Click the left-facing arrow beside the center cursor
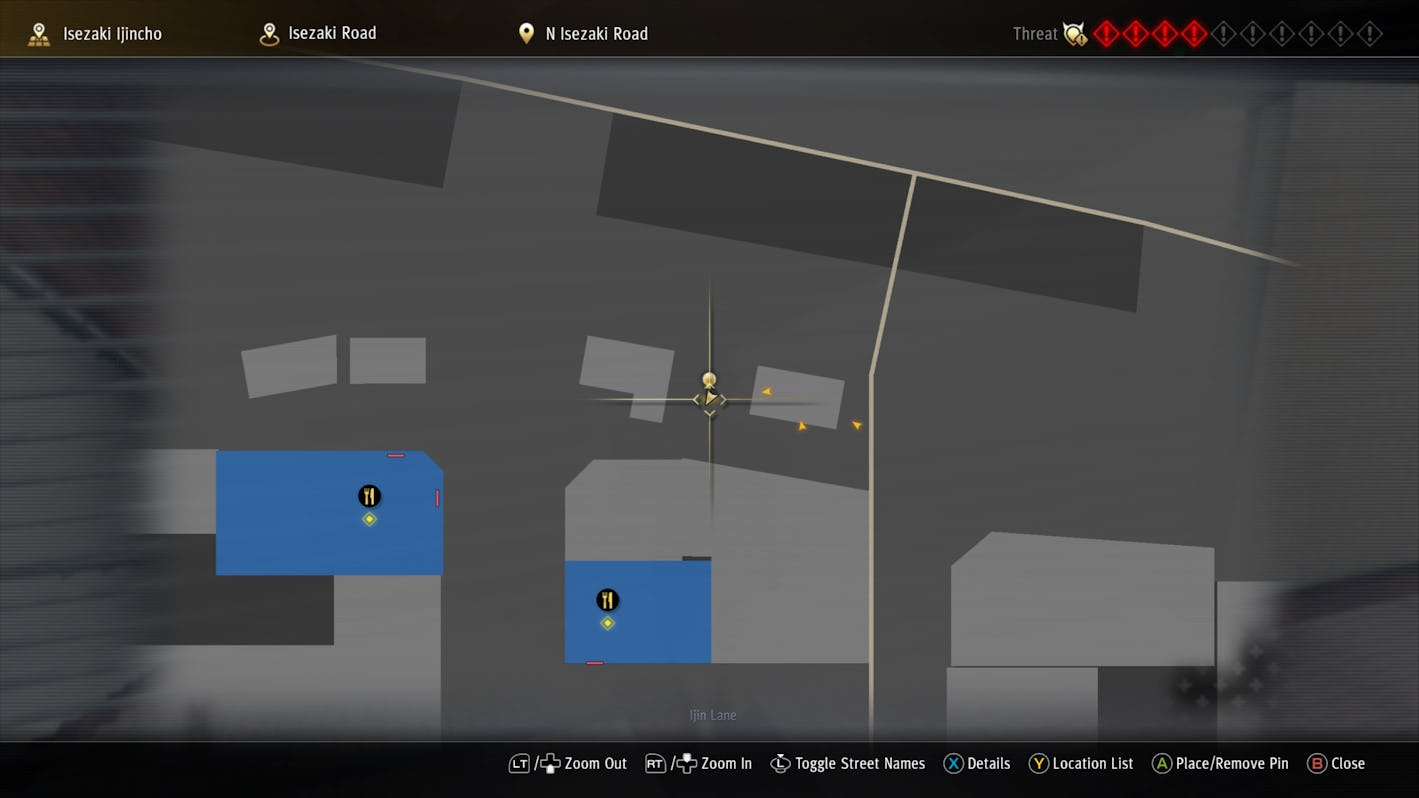Viewport: 1419px width, 798px height. point(697,399)
